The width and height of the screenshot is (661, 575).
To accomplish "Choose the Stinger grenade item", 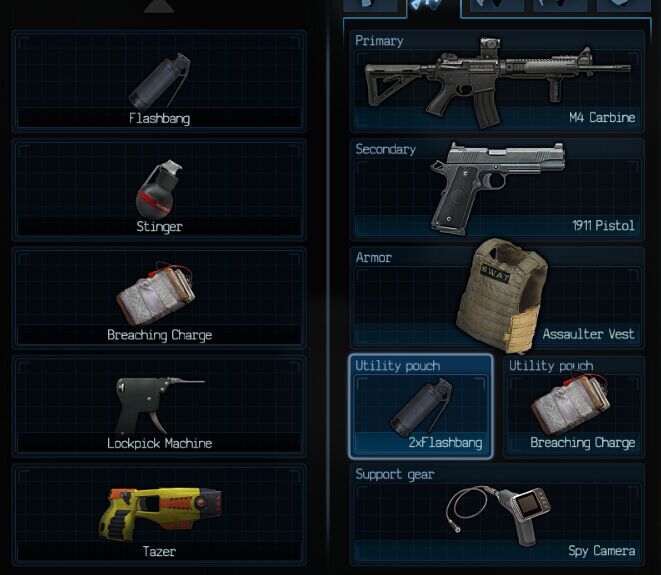I will [159, 190].
